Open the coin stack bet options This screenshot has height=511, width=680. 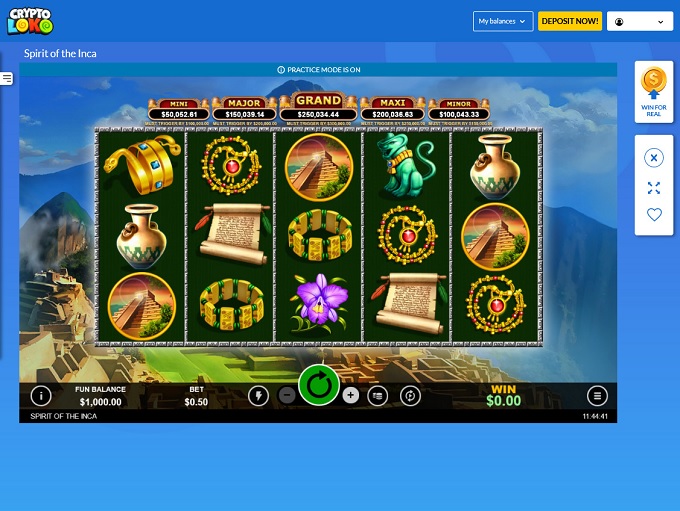pyautogui.click(x=378, y=395)
